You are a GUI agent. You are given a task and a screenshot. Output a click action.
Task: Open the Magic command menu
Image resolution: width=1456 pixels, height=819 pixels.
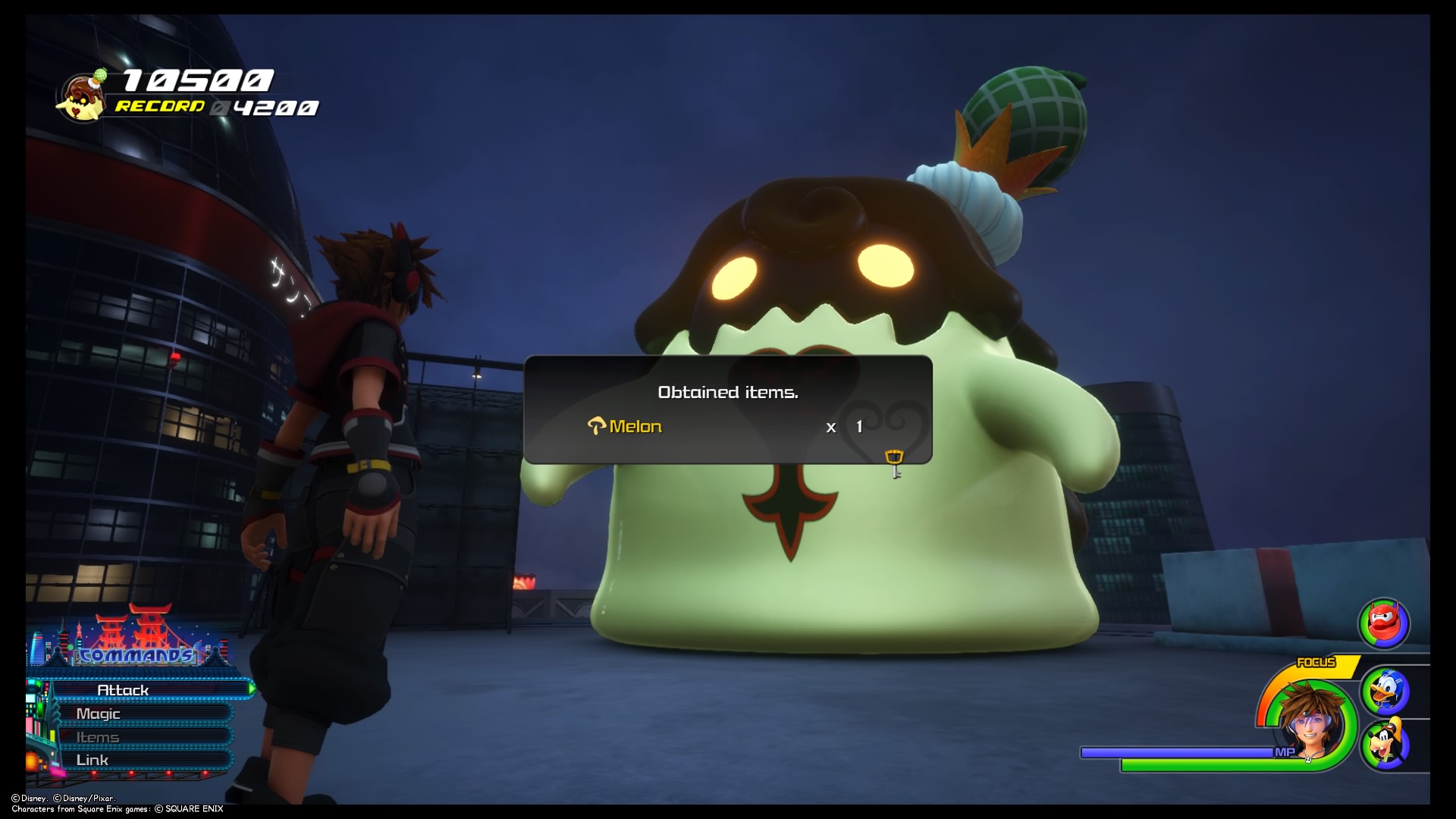pyautogui.click(x=97, y=714)
